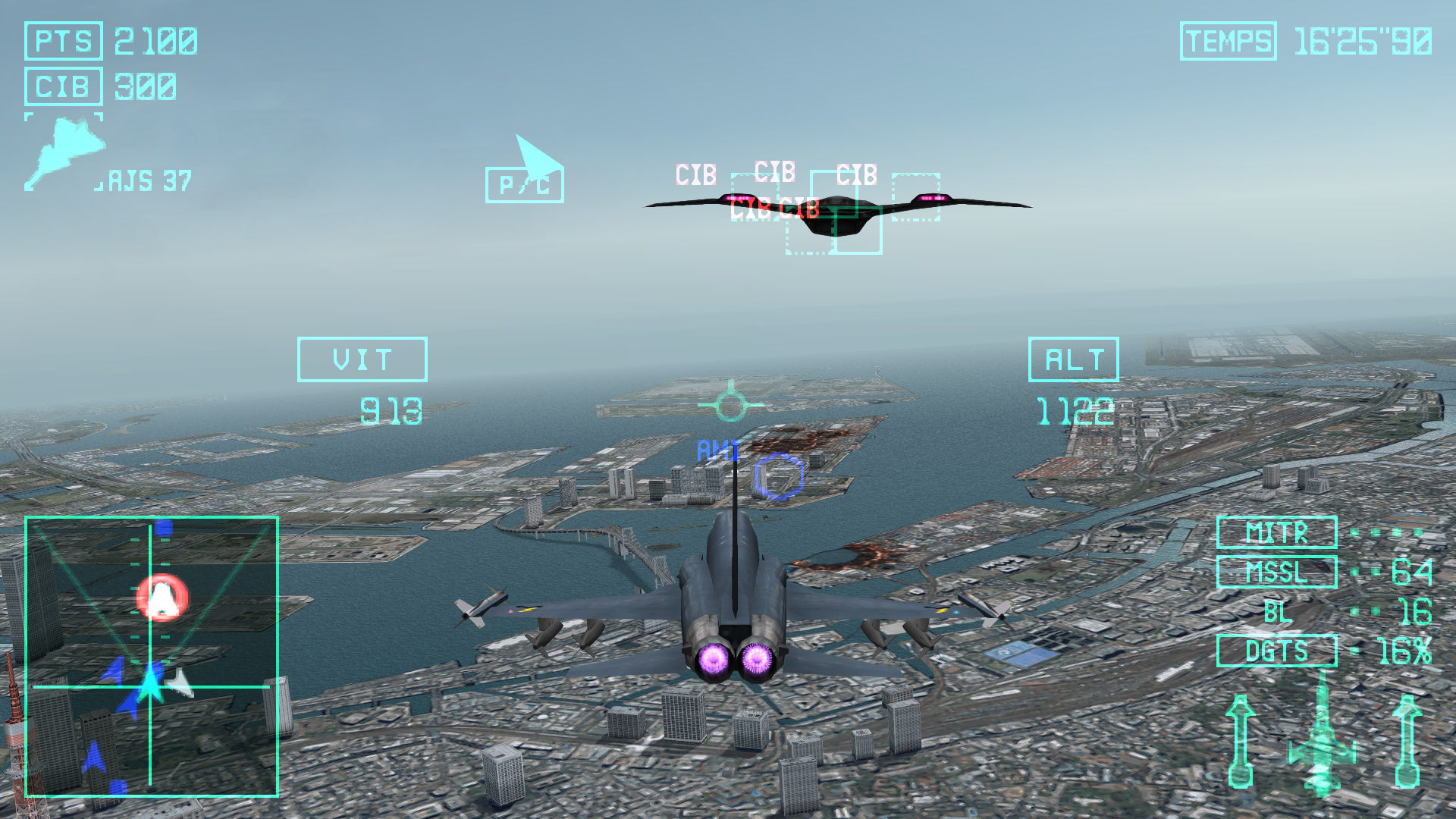
Task: Click the P/C marker box
Action: click(x=524, y=185)
